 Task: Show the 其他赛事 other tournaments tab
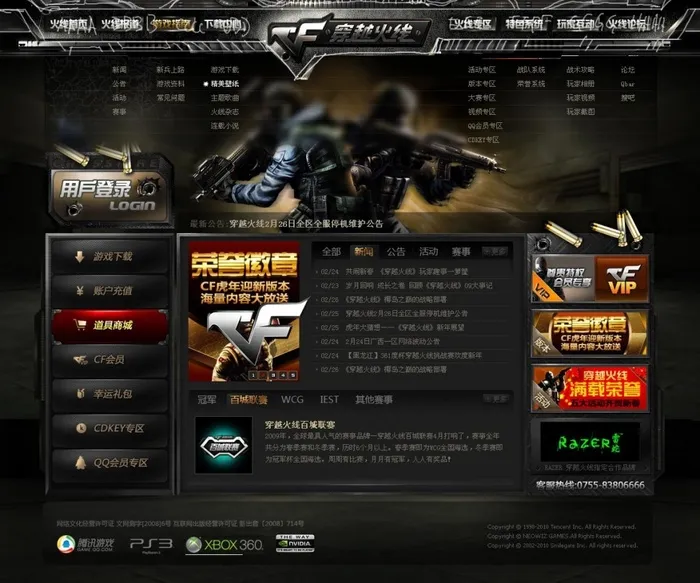(374, 399)
